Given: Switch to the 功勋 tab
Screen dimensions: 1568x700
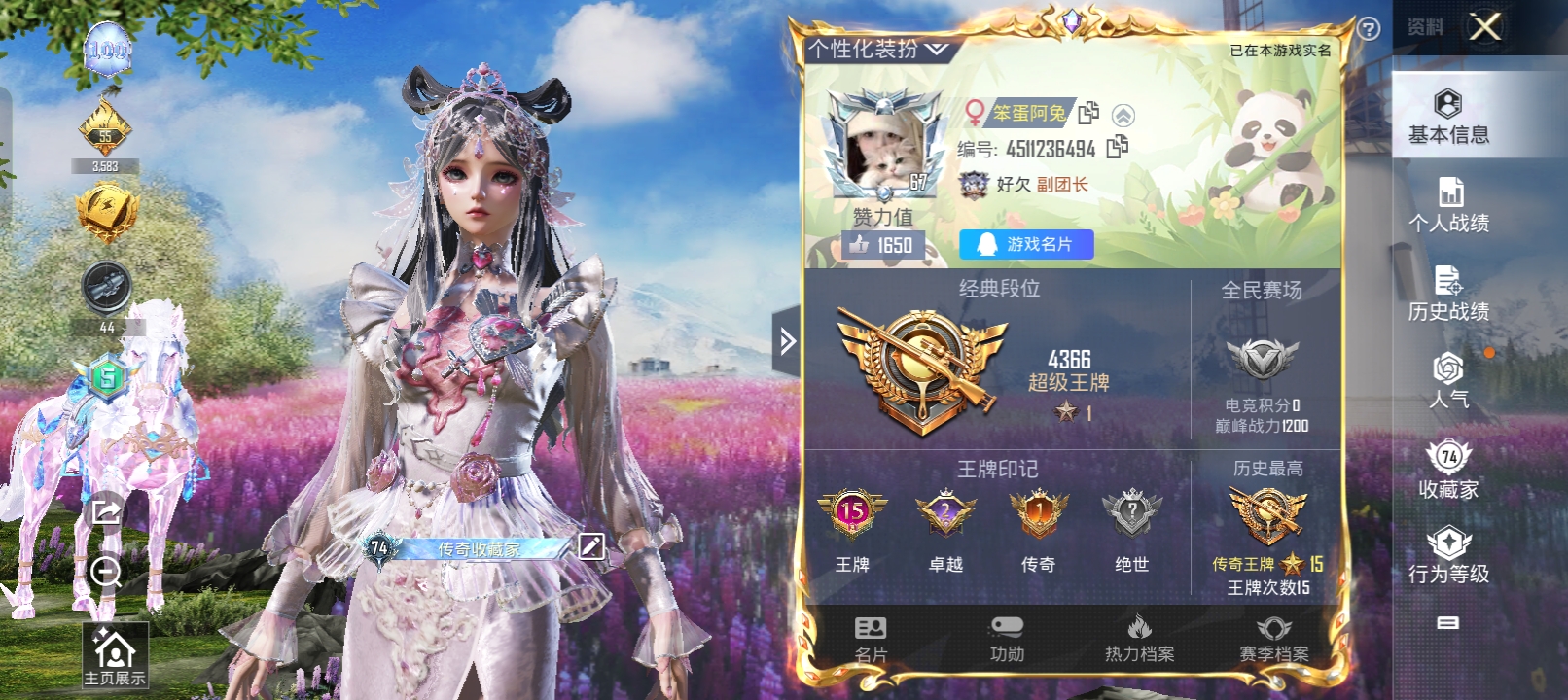Looking at the screenshot, I should (x=1006, y=637).
